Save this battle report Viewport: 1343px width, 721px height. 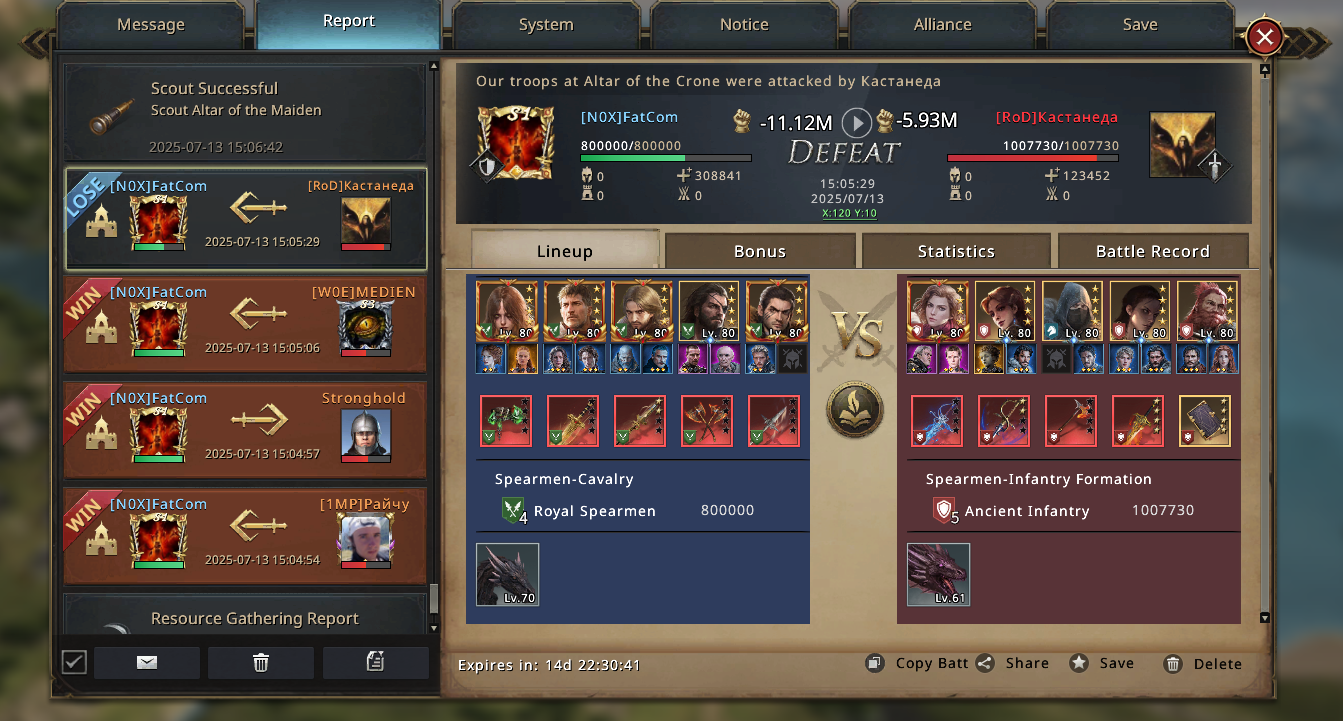pyautogui.click(x=1103, y=663)
